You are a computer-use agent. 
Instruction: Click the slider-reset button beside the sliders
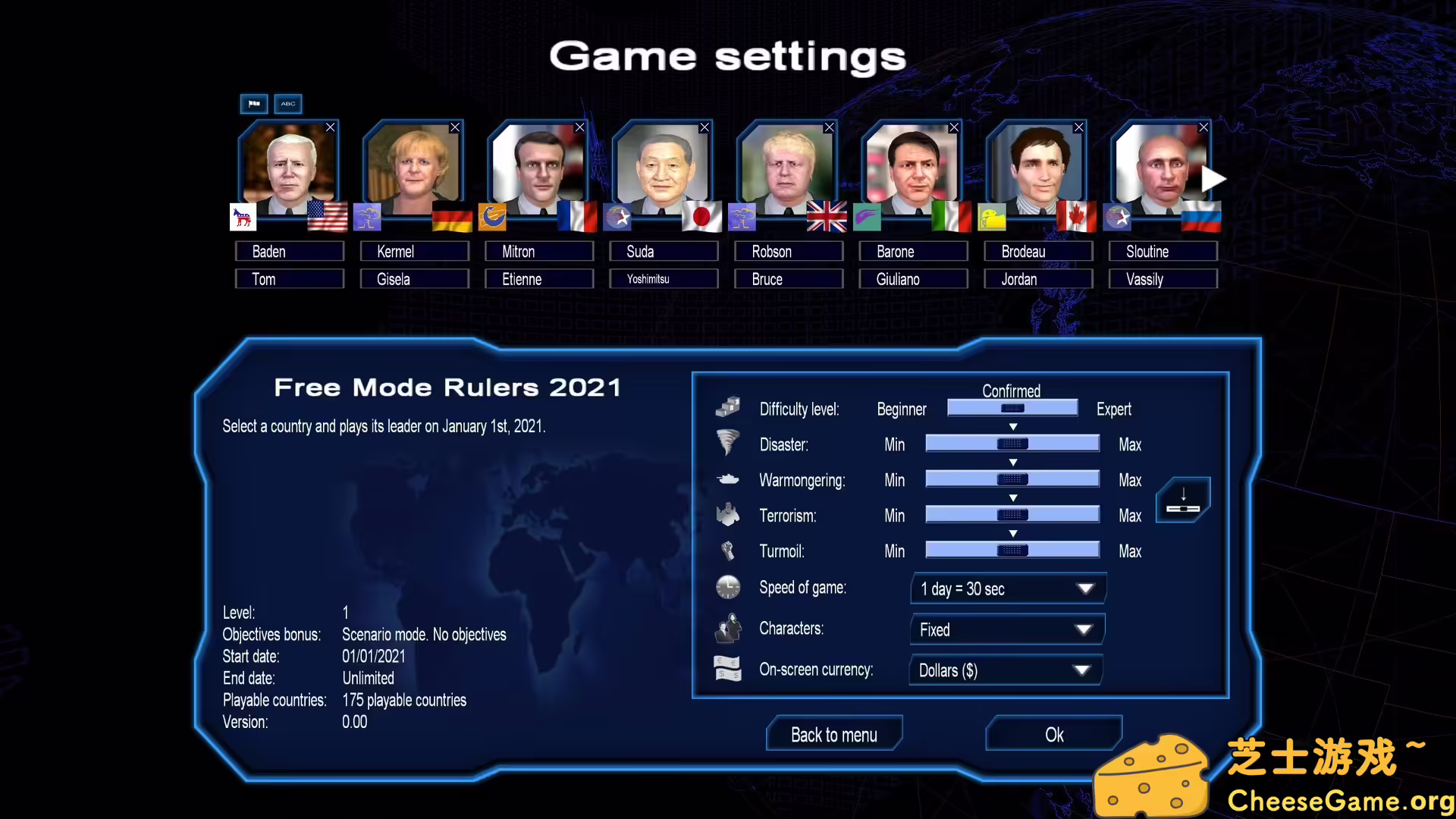(1182, 500)
